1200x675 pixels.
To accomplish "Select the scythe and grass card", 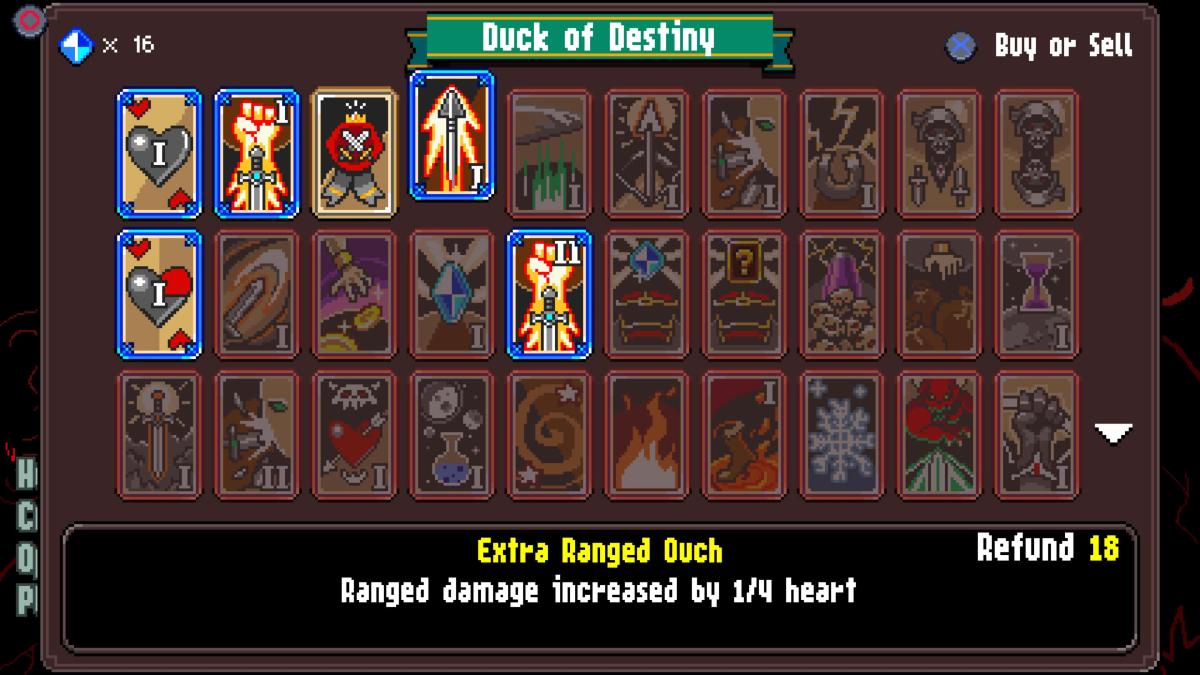I will pyautogui.click(x=549, y=153).
